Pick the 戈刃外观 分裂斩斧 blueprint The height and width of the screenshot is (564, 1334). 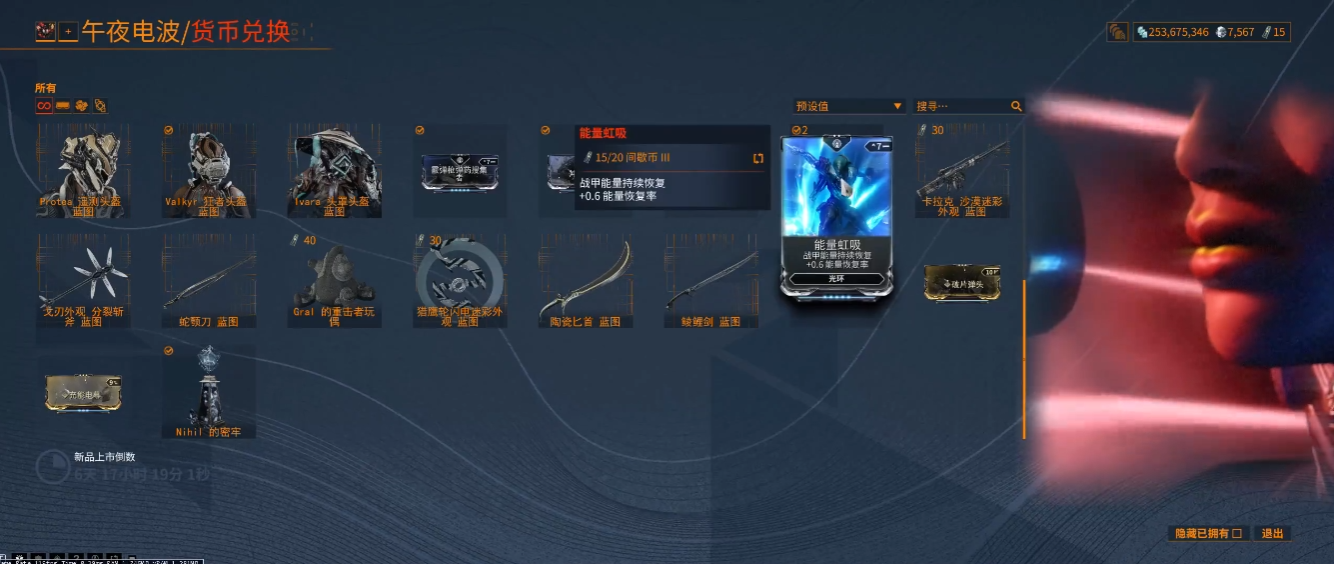(x=83, y=282)
